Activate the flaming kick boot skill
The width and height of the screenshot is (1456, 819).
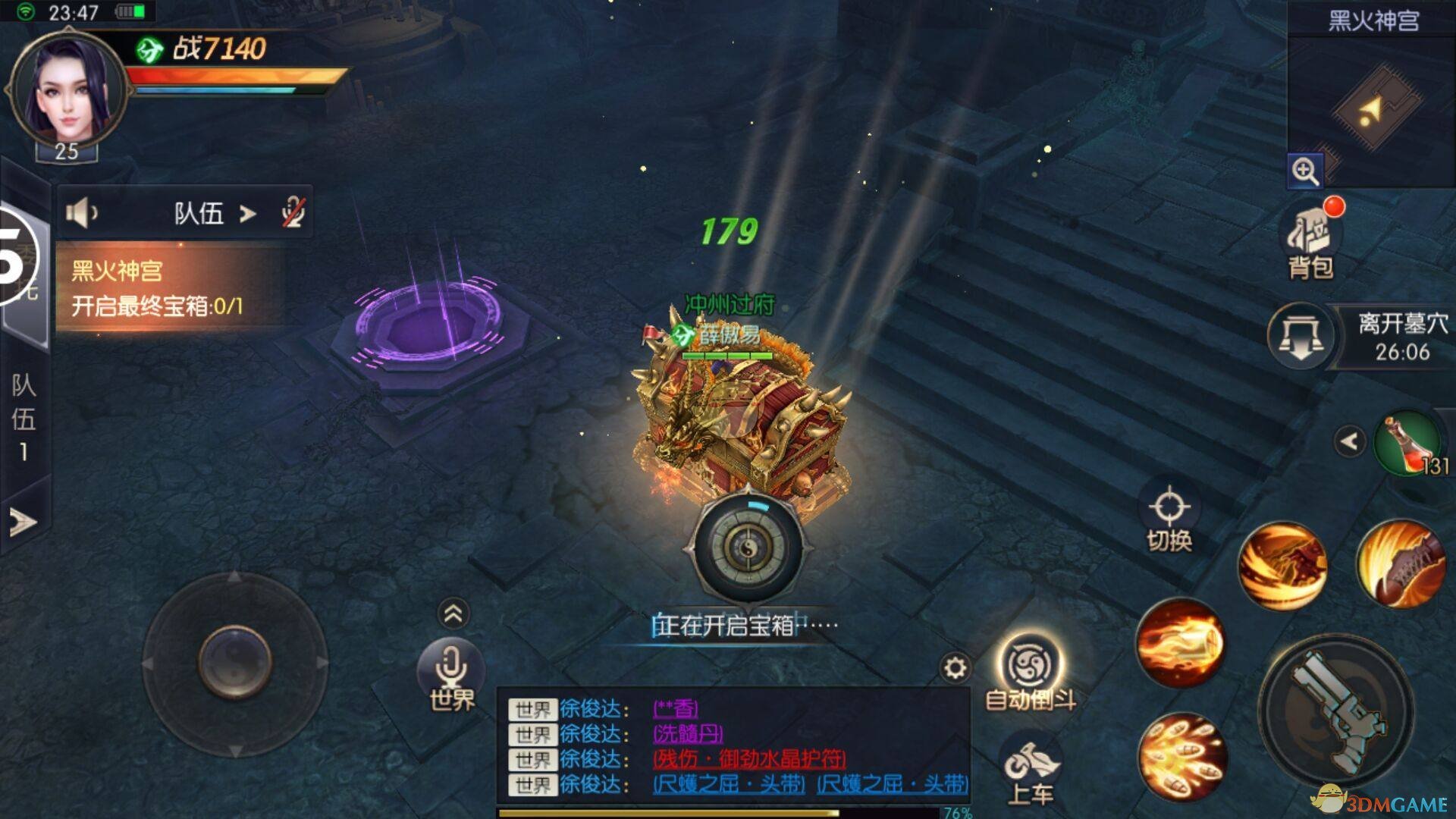pos(1400,565)
